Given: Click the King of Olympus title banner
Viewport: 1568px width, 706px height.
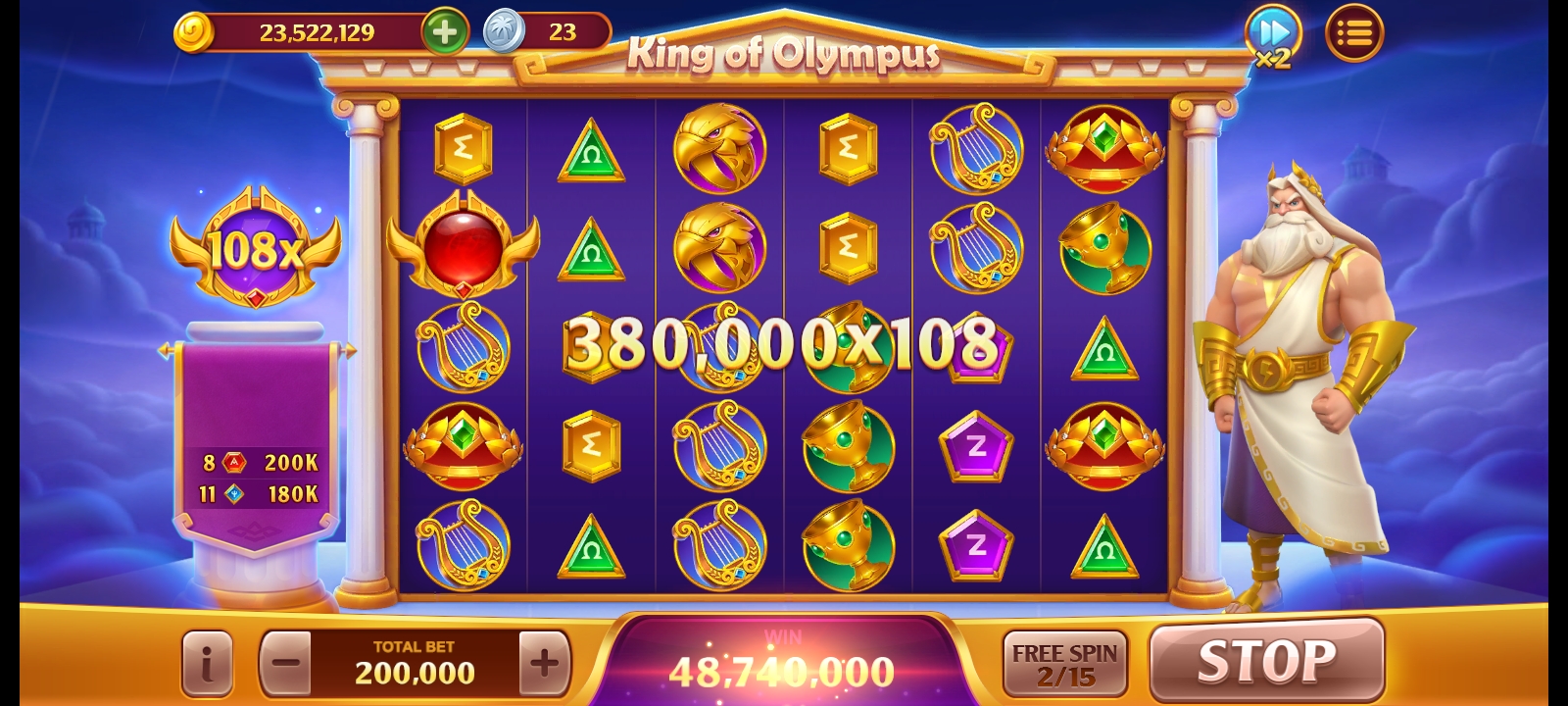Looking at the screenshot, I should tap(784, 57).
